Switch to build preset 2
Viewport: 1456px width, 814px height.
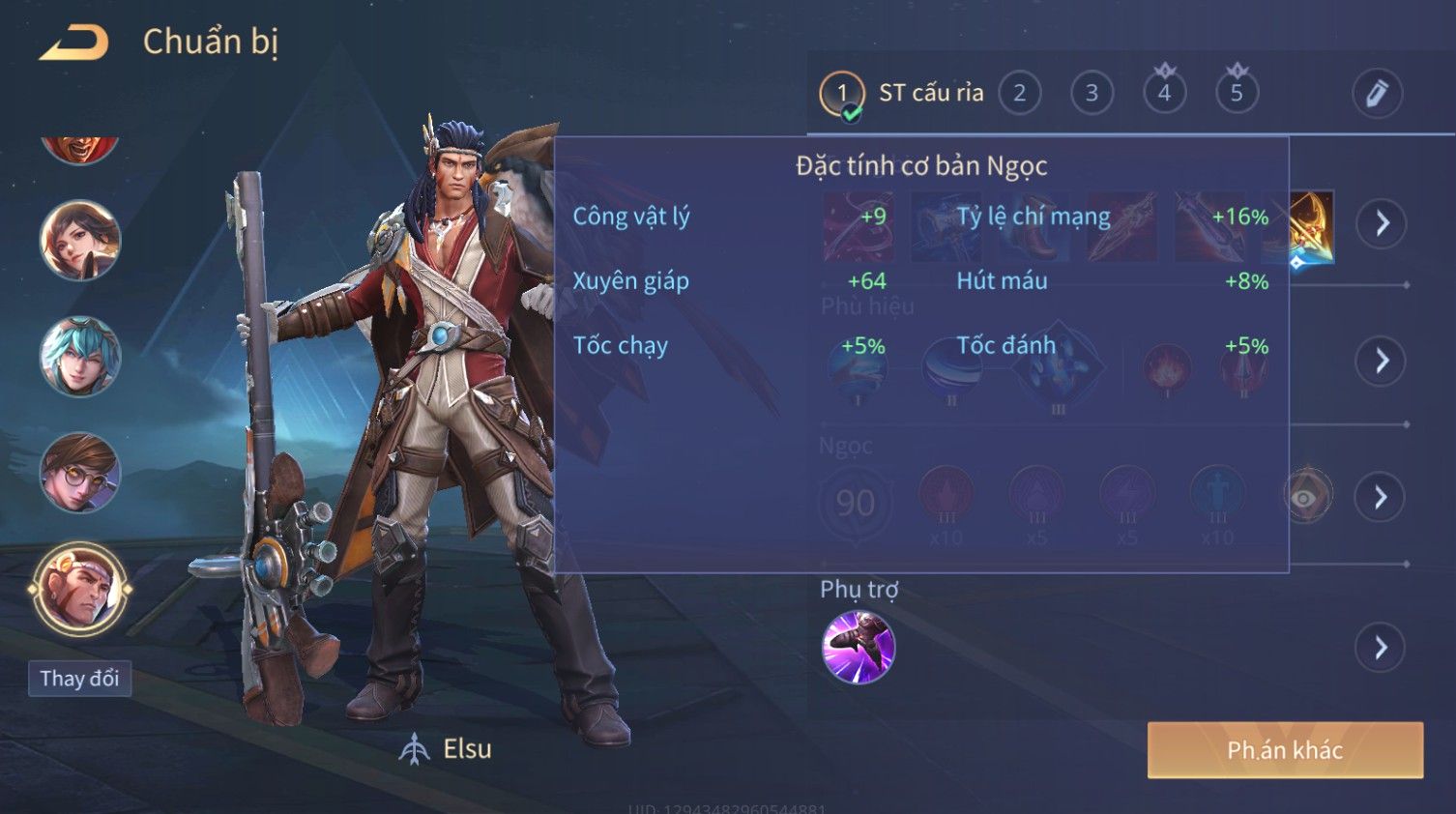coord(1019,94)
